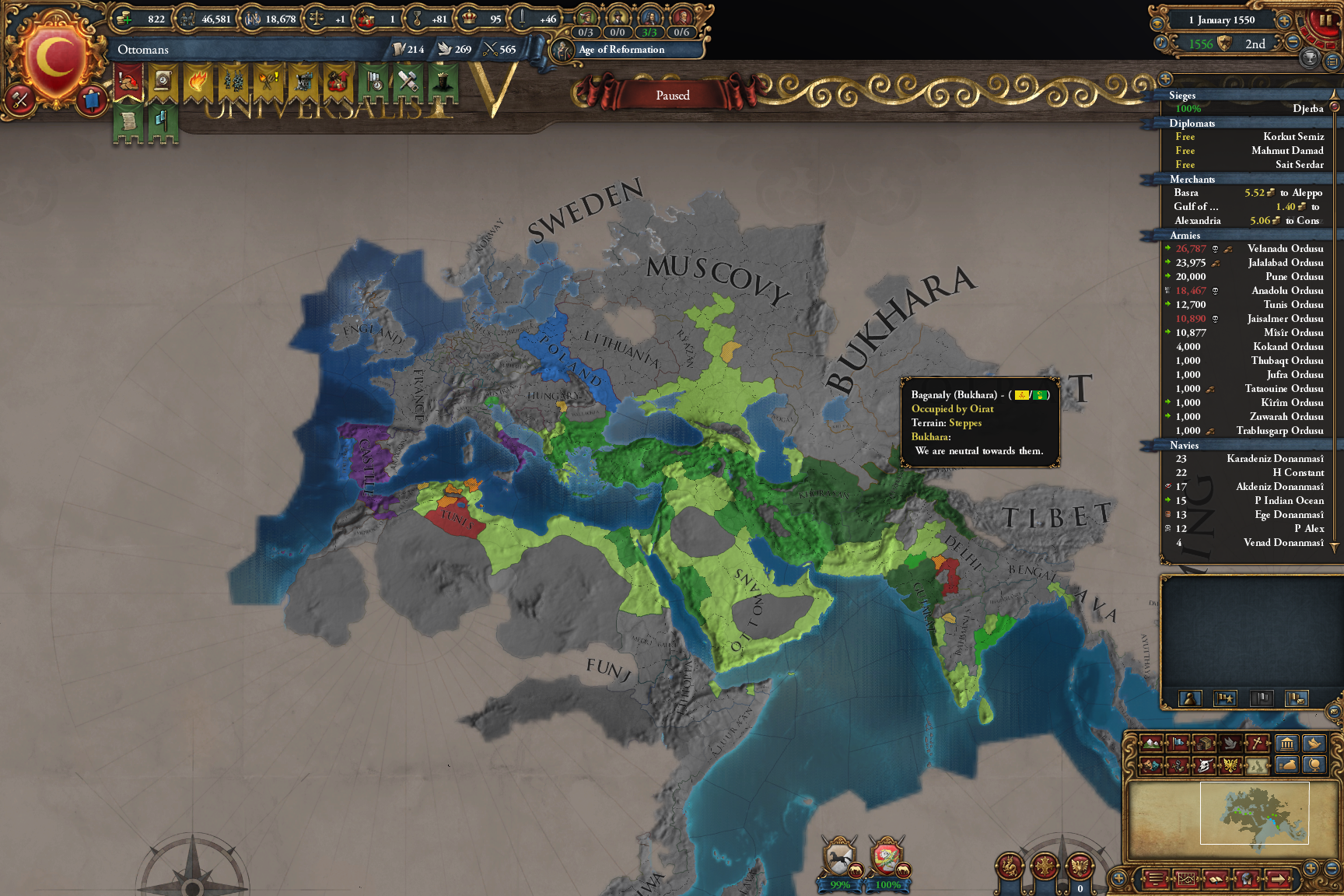This screenshot has width=1344, height=896.
Task: Open the economy panel money bag icon
Action: pos(1287,768)
